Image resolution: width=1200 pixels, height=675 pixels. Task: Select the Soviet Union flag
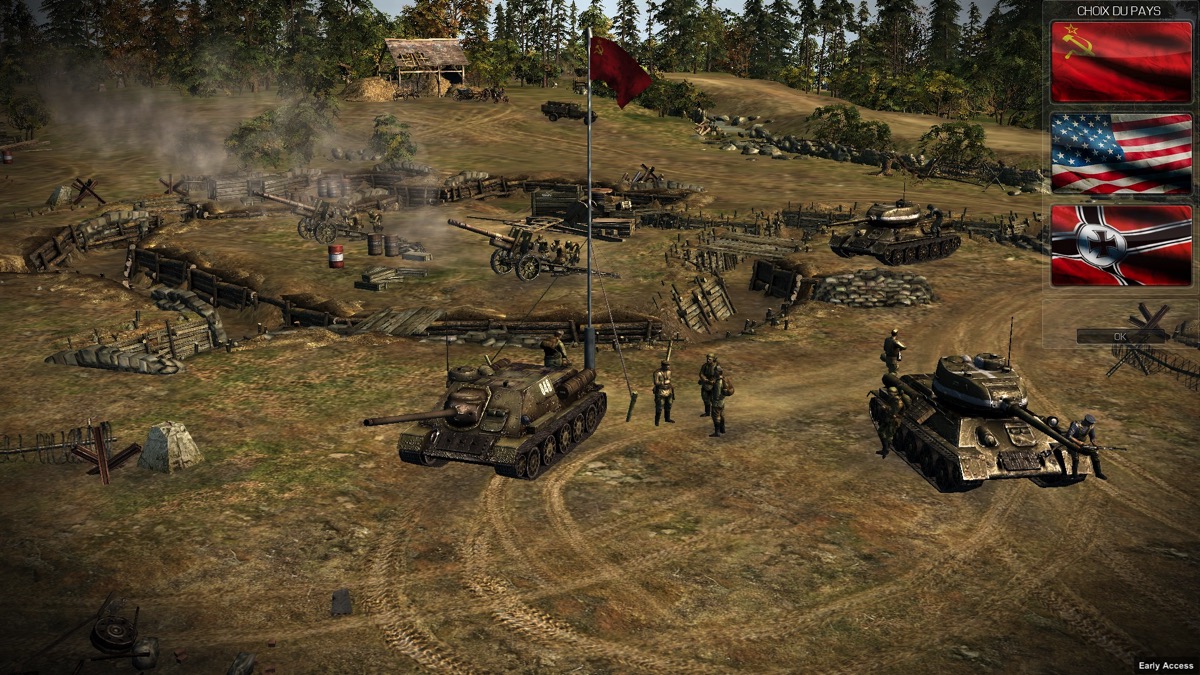(1121, 62)
